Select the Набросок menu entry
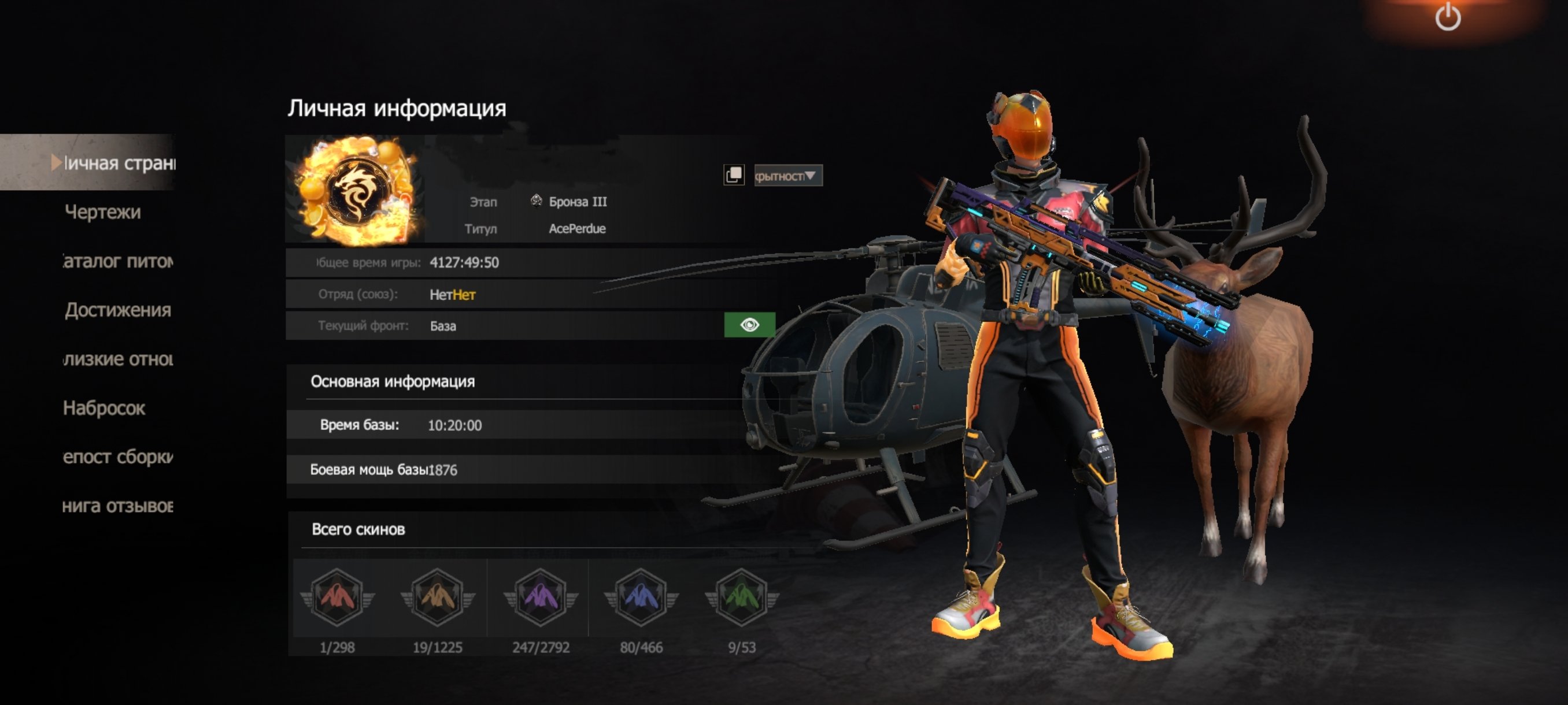The height and width of the screenshot is (705, 1568). (x=104, y=407)
